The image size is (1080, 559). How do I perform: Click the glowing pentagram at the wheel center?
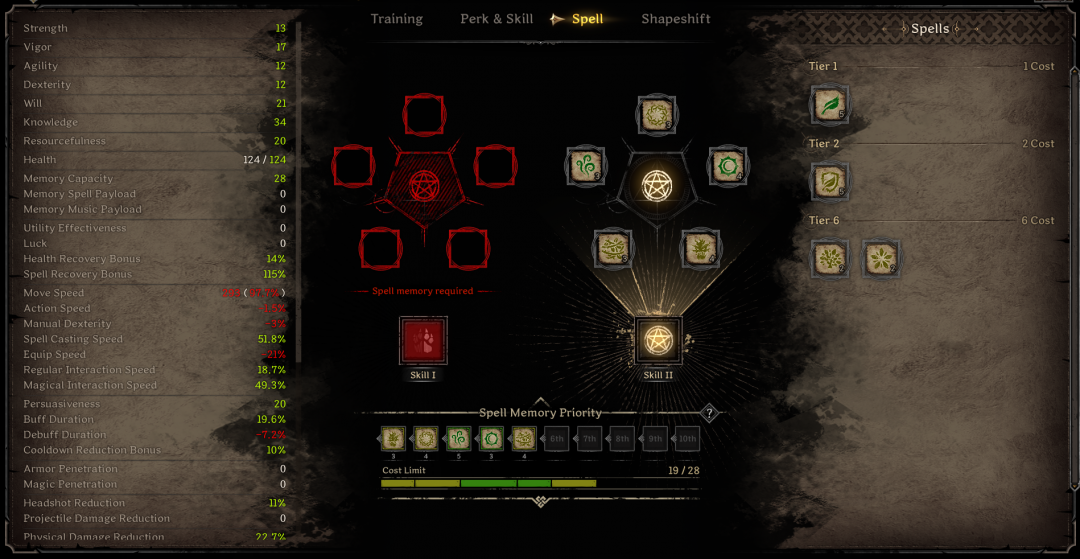coord(656,185)
